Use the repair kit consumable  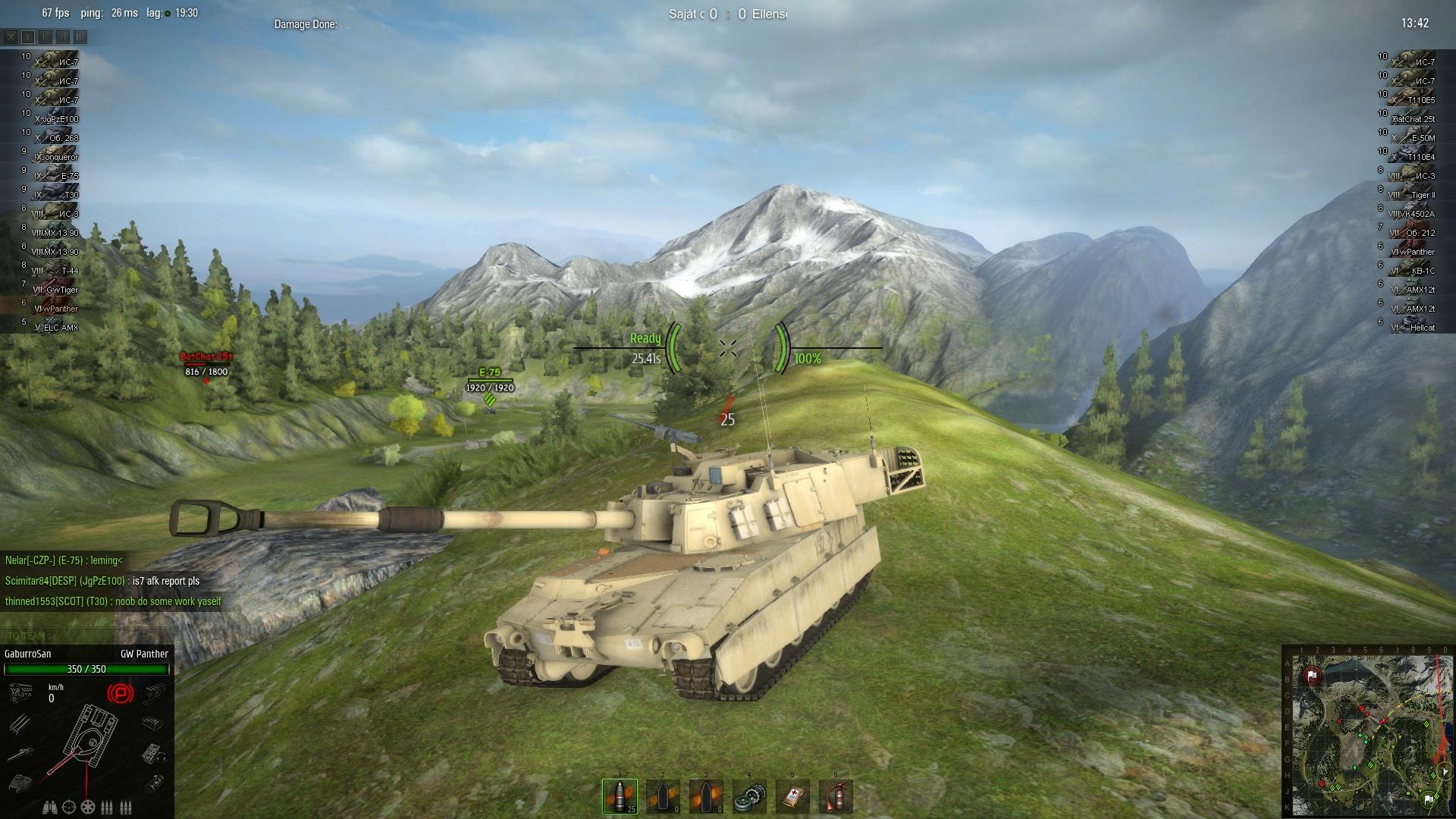pos(749,796)
